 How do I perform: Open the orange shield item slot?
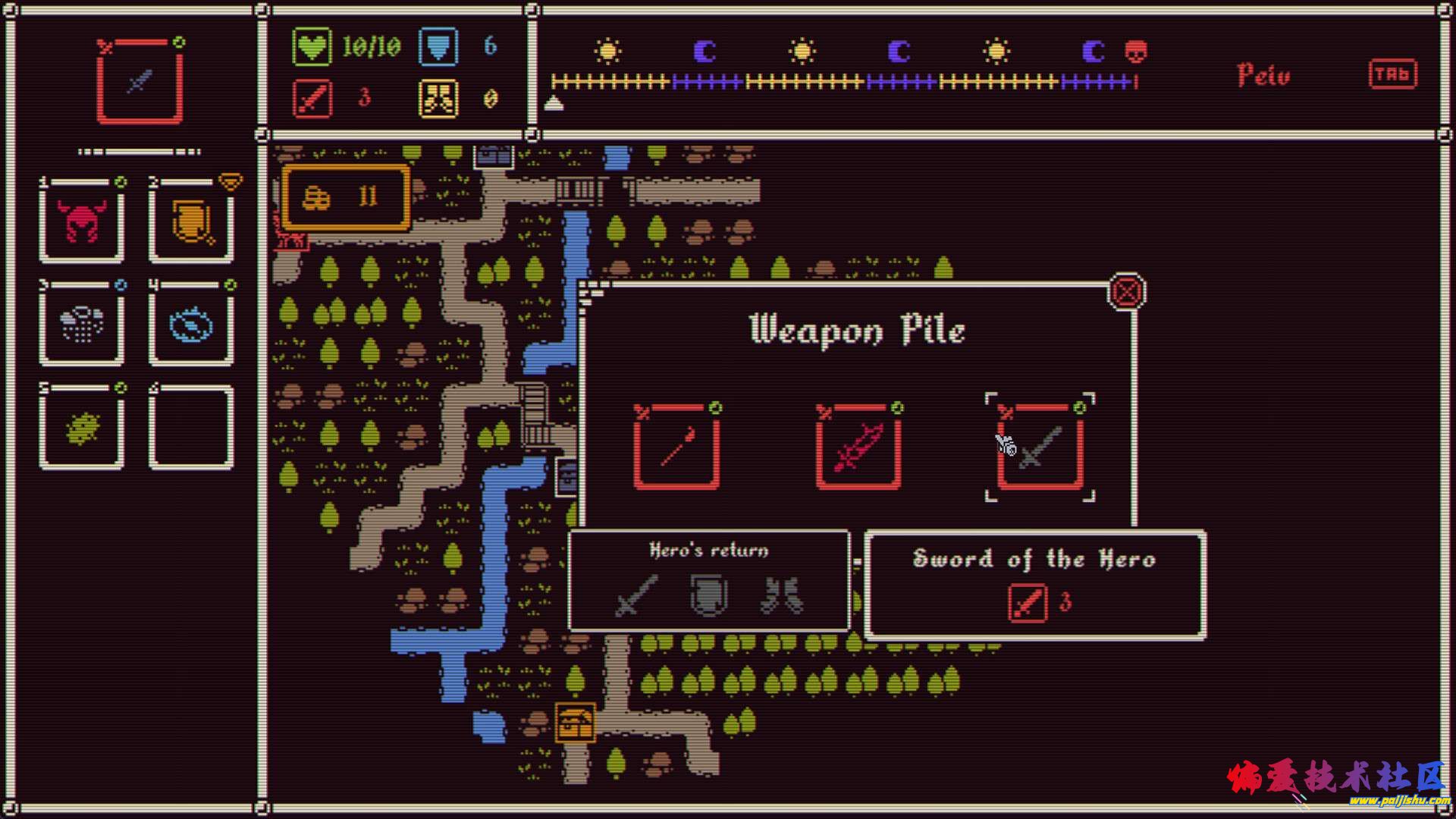[191, 221]
